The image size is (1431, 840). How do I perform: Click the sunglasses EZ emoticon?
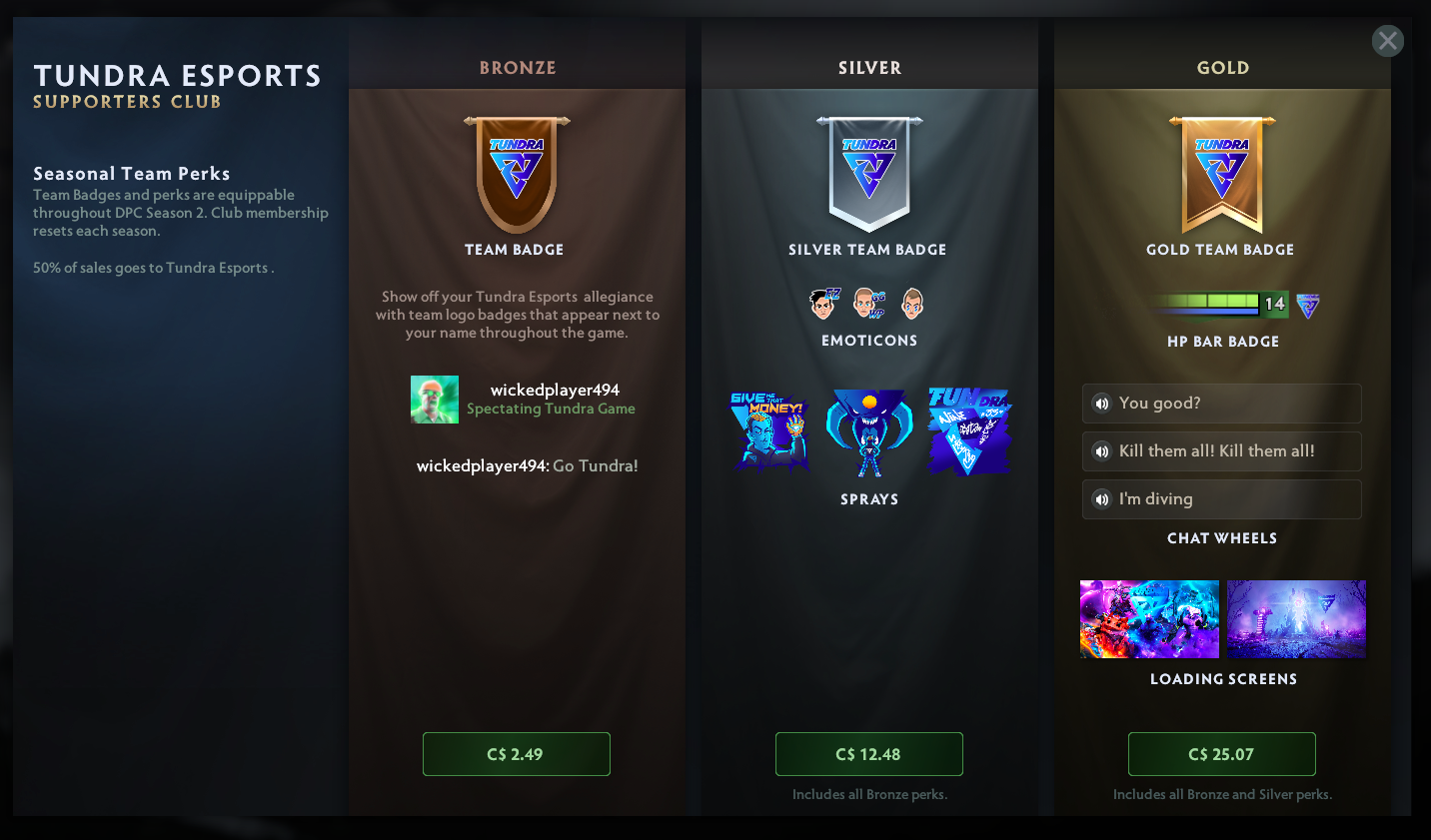pyautogui.click(x=824, y=303)
